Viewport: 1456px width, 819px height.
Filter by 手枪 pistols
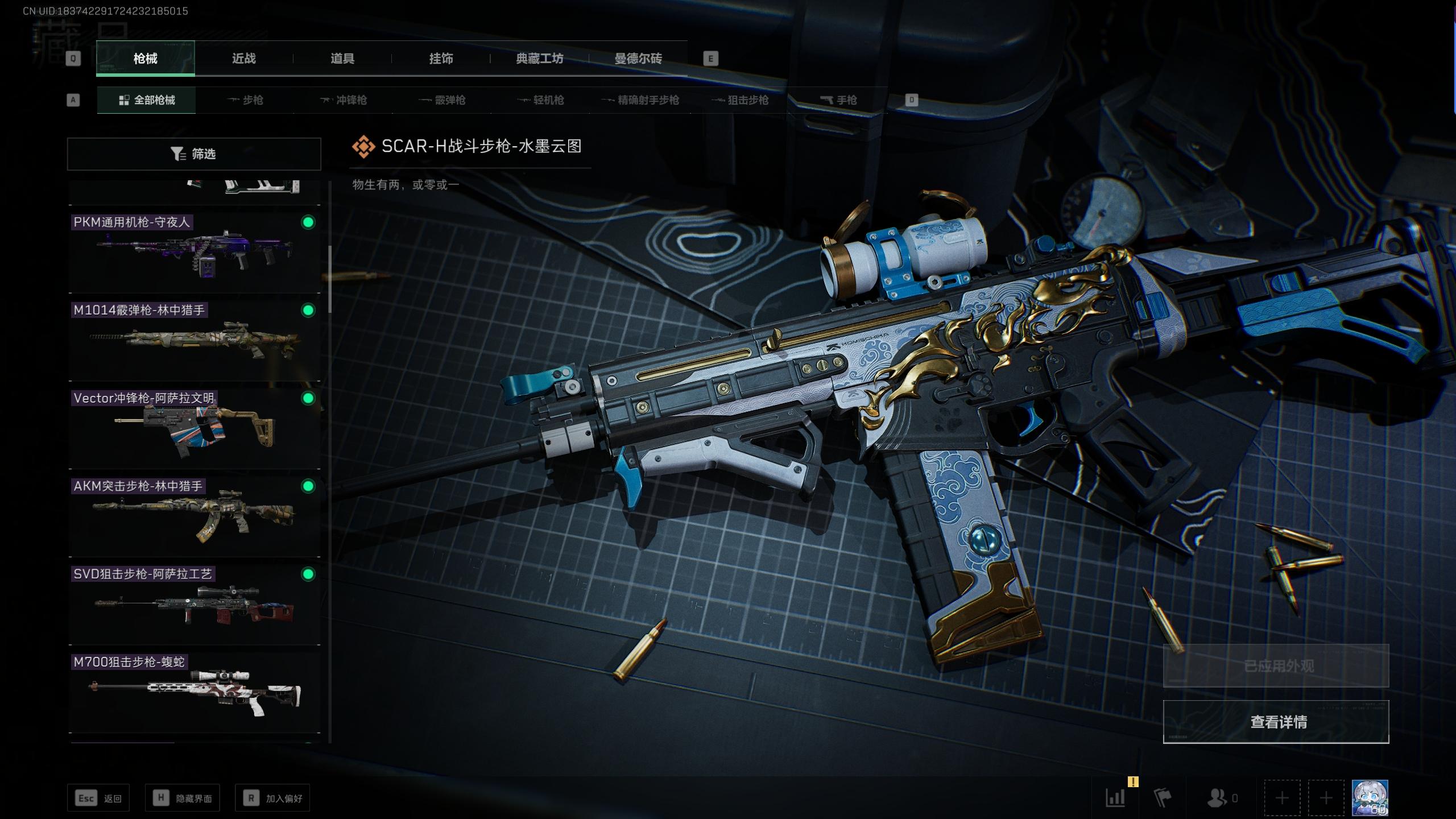[838, 100]
